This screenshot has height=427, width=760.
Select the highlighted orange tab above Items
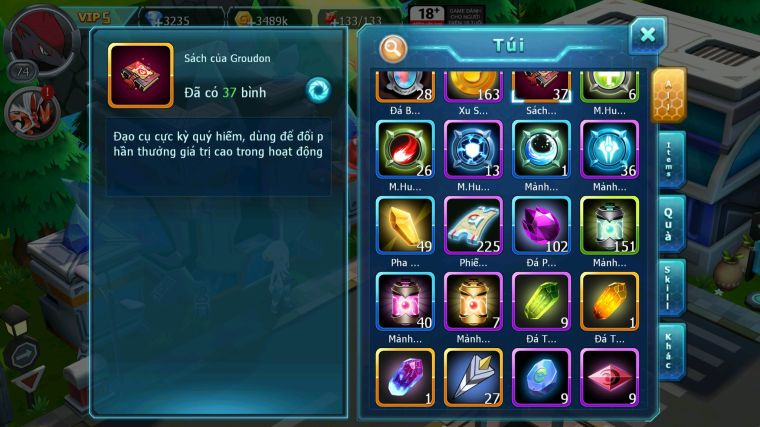tap(668, 95)
